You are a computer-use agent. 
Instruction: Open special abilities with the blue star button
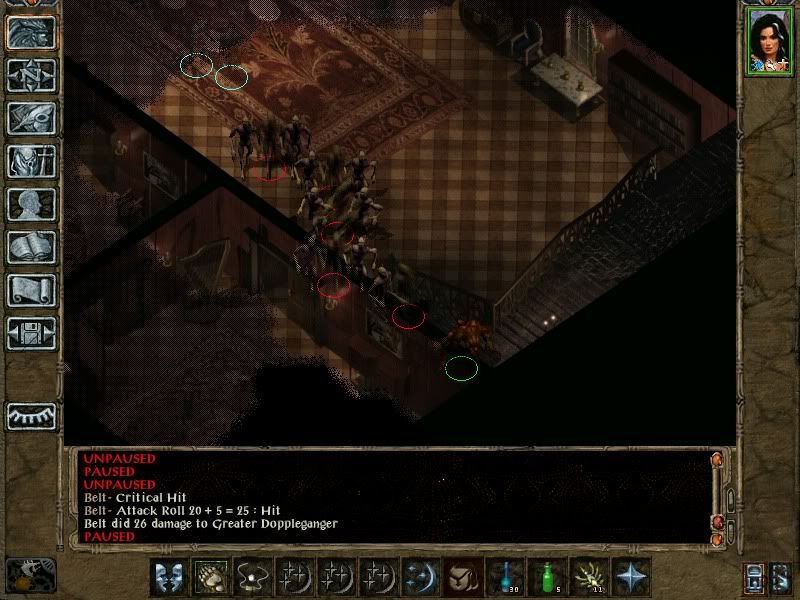[631, 577]
